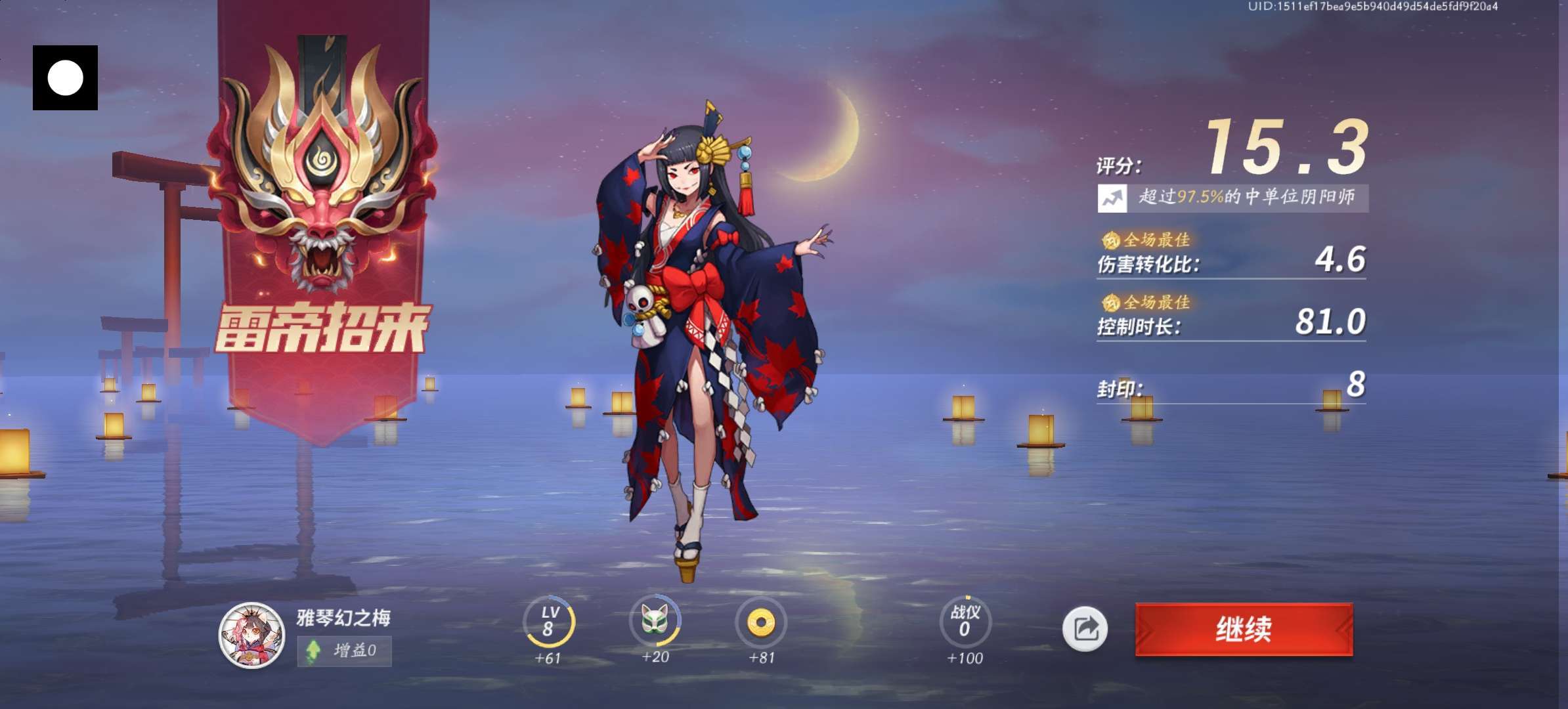This screenshot has height=709, width=1568.
Task: Click the 超过97.5% ranking trend banner
Action: tap(1232, 198)
